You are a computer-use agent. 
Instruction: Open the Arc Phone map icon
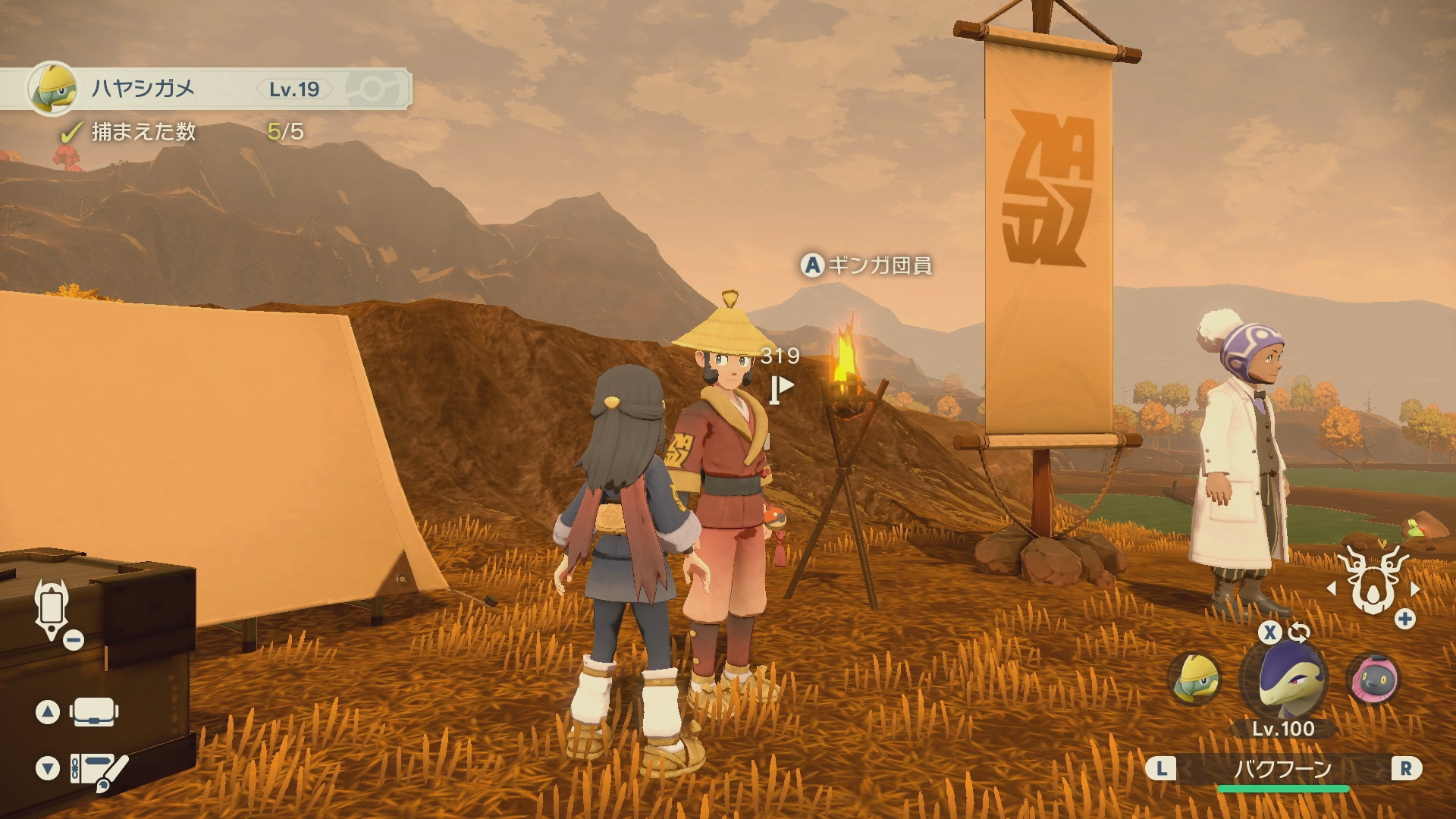pyautogui.click(x=52, y=609)
